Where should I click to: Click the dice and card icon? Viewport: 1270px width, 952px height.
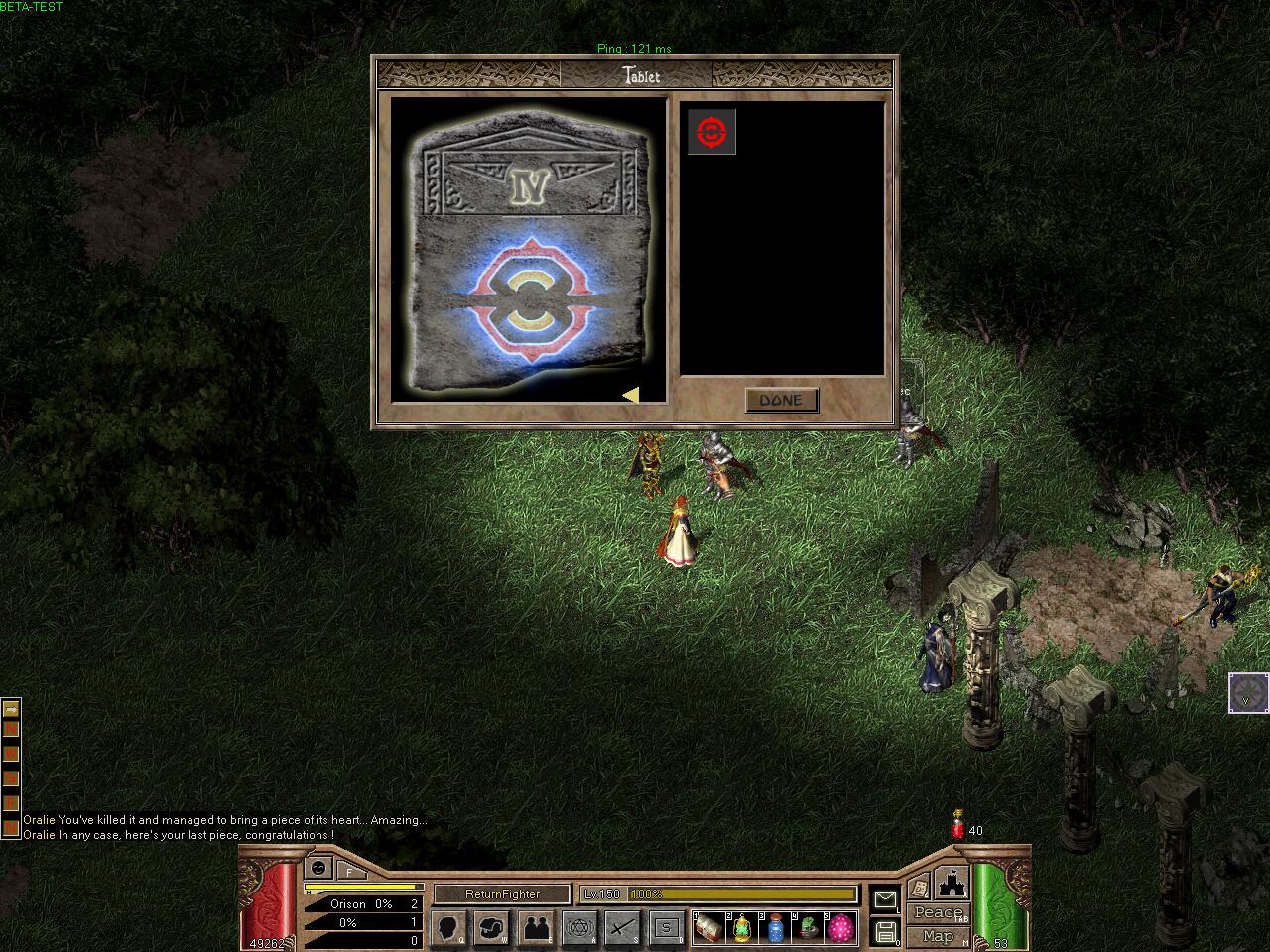(x=920, y=886)
